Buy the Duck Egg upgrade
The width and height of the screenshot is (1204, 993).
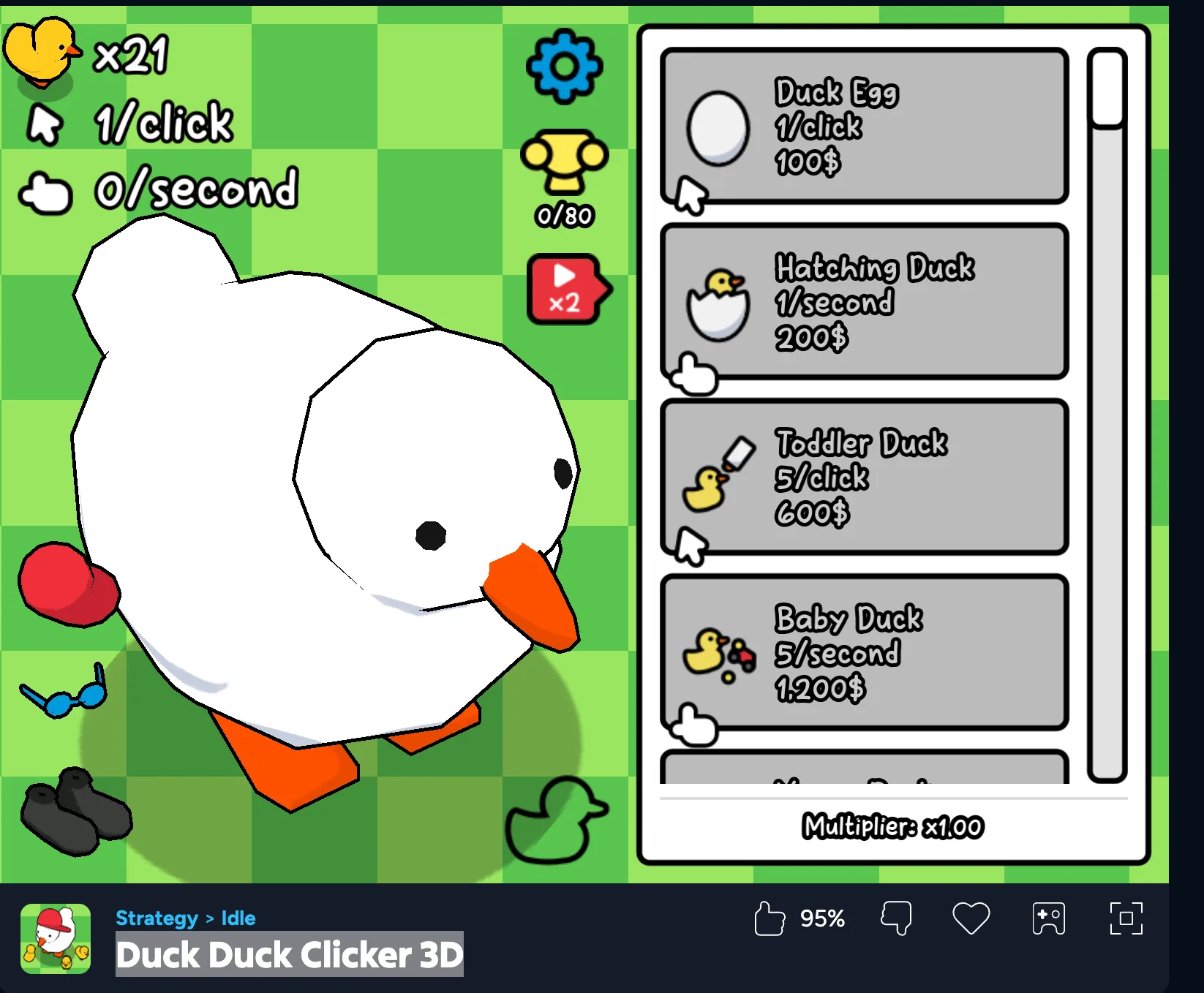click(x=864, y=127)
